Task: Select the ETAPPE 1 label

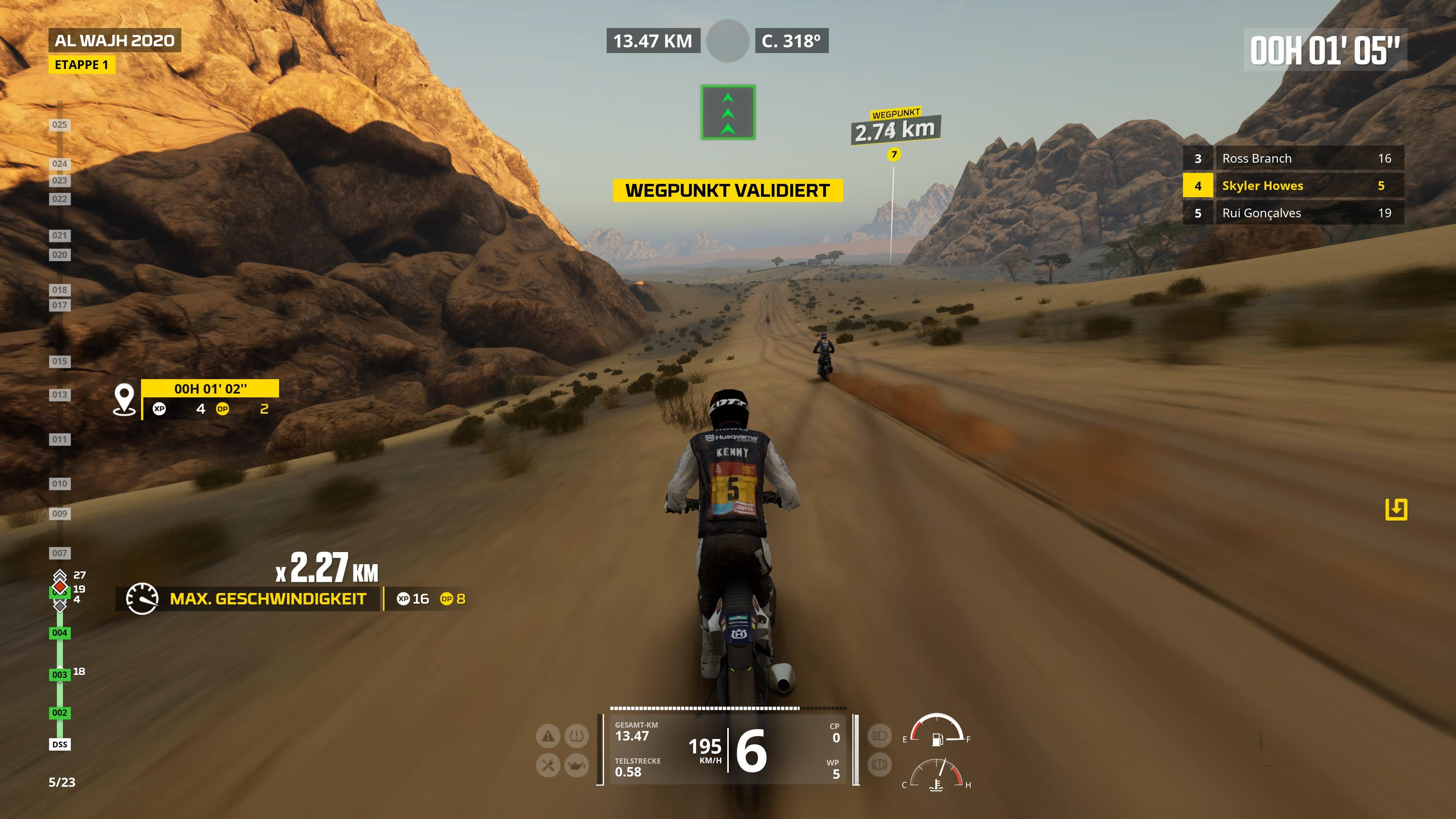Action: coord(83,65)
